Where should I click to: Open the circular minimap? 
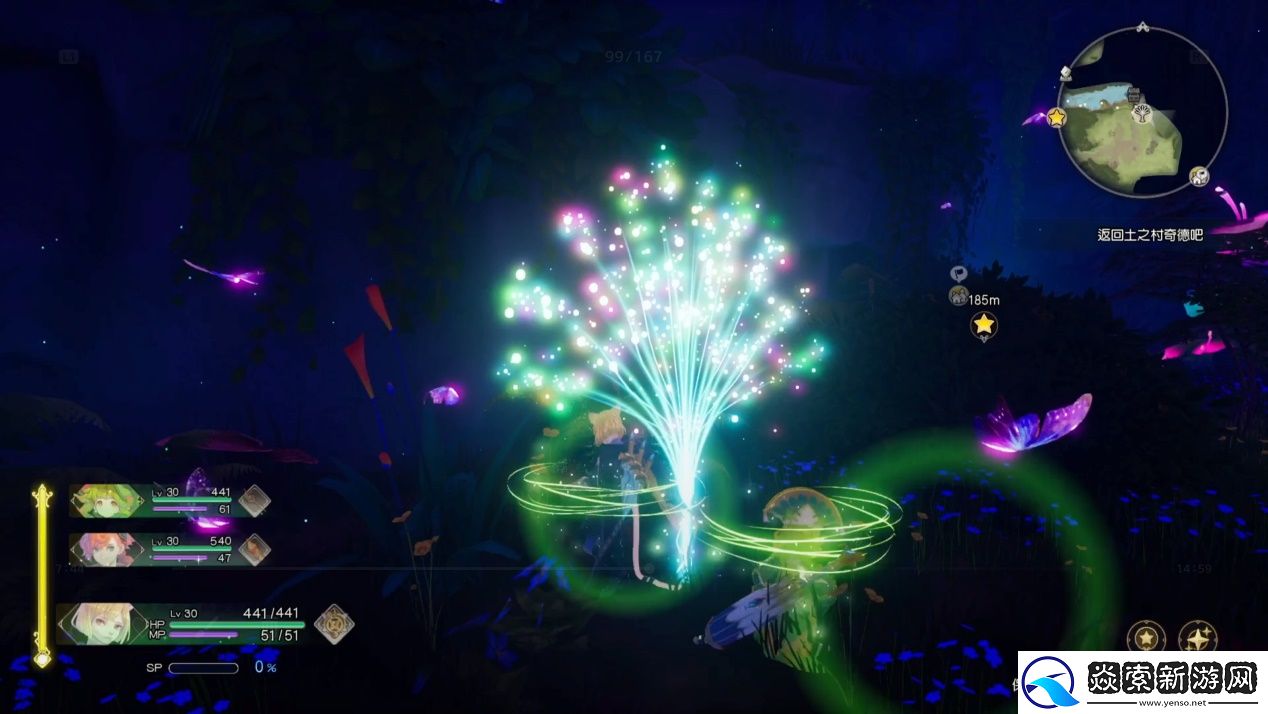(1140, 114)
